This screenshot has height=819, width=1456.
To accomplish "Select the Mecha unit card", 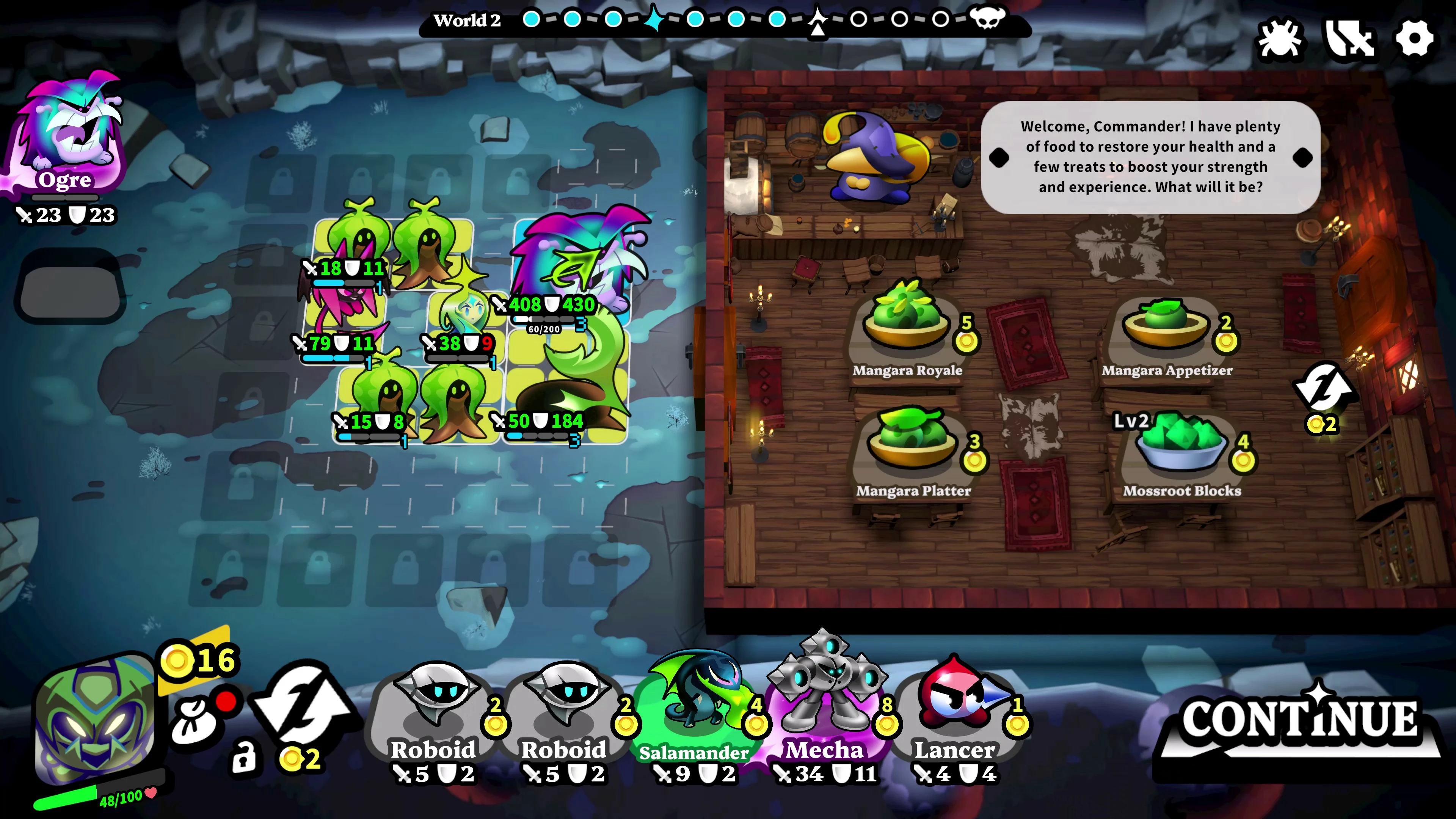I will pos(825,701).
